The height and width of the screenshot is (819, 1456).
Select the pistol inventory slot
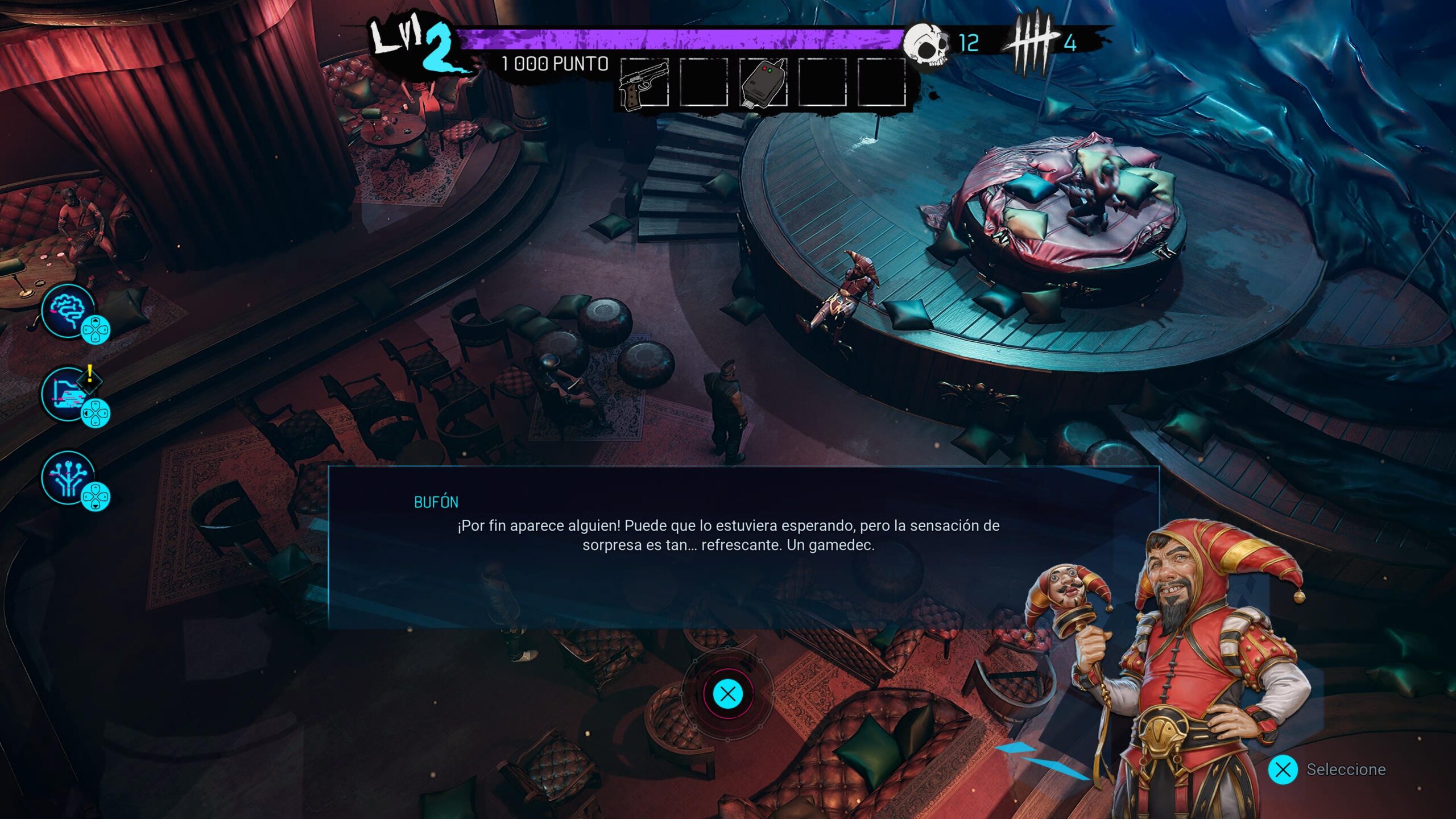pos(644,83)
